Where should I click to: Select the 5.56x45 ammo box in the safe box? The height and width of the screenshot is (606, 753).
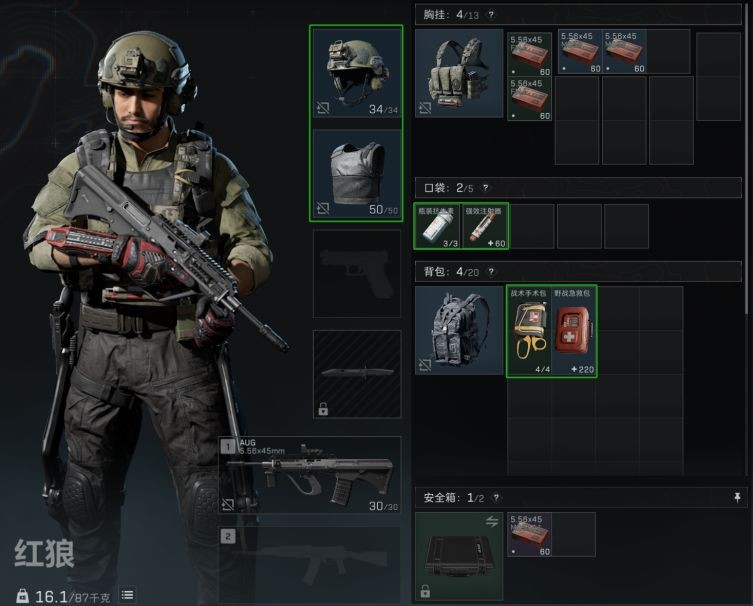(529, 534)
